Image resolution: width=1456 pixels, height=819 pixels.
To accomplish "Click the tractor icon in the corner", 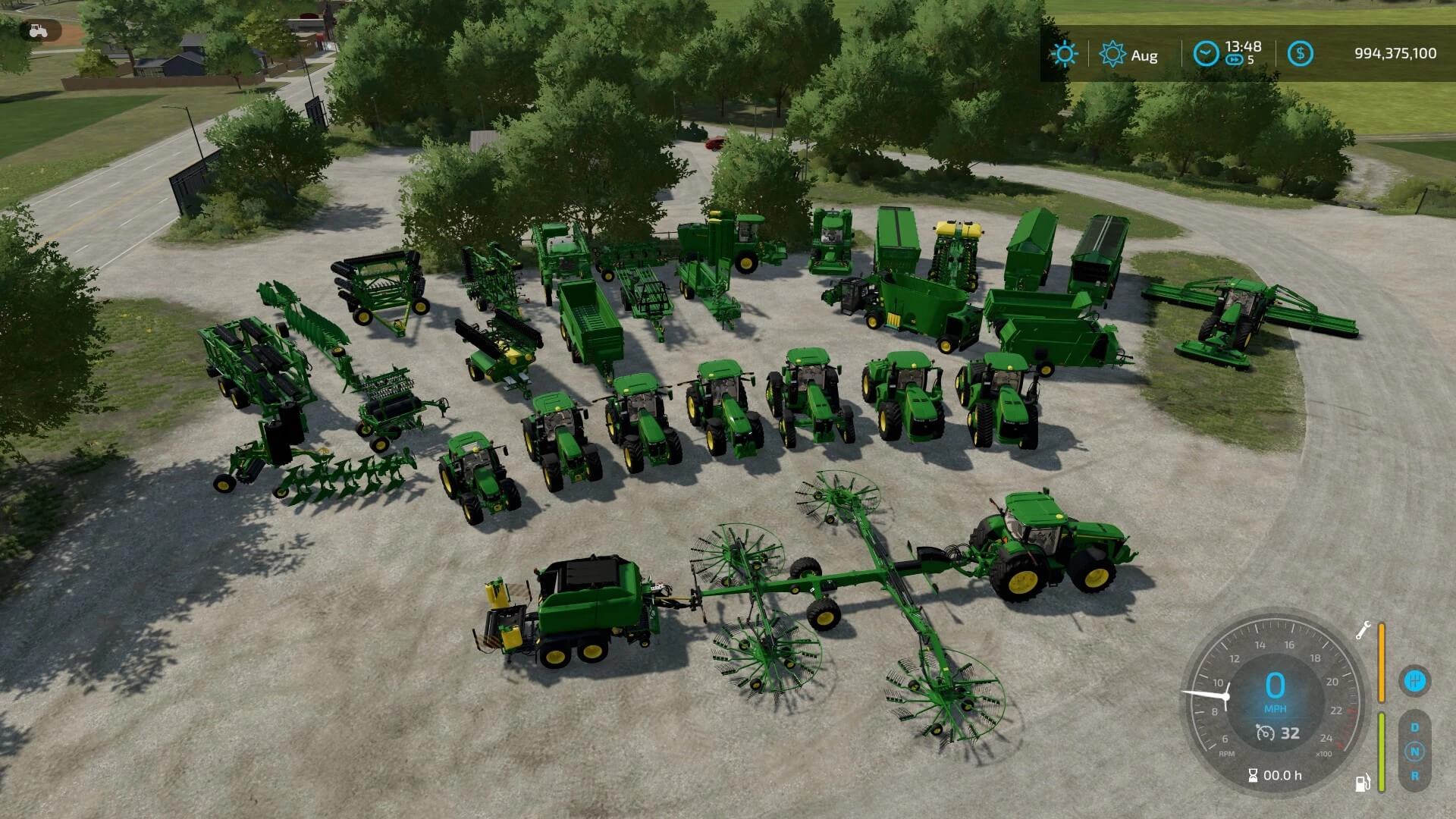I will point(37,30).
